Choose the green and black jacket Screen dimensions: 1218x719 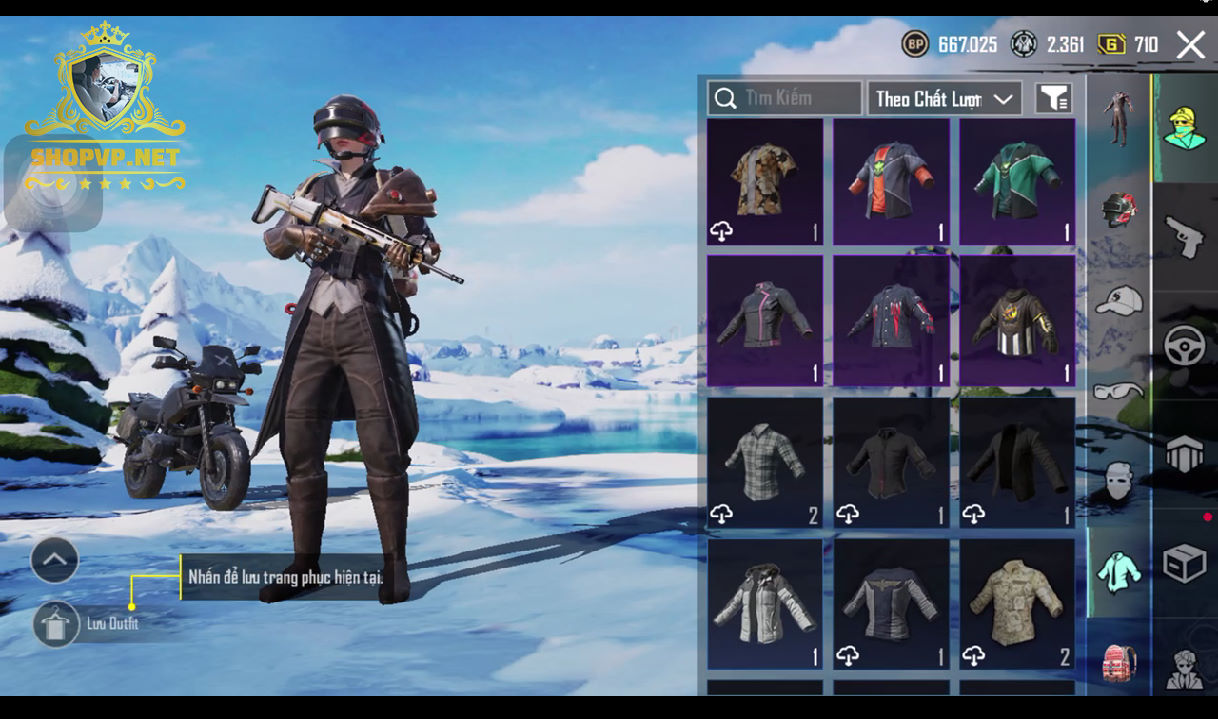[x=1017, y=181]
